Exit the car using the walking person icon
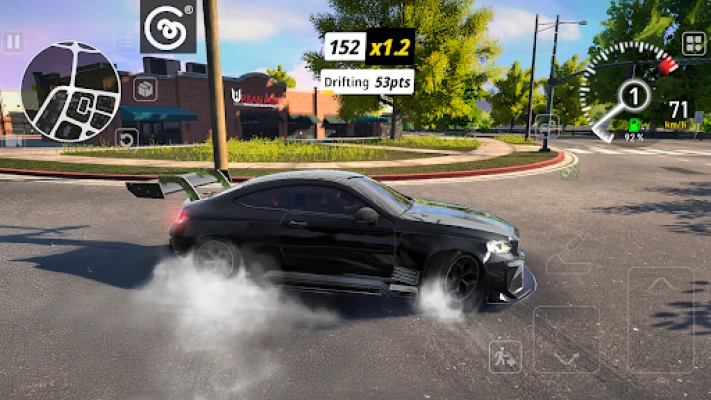 505,356
